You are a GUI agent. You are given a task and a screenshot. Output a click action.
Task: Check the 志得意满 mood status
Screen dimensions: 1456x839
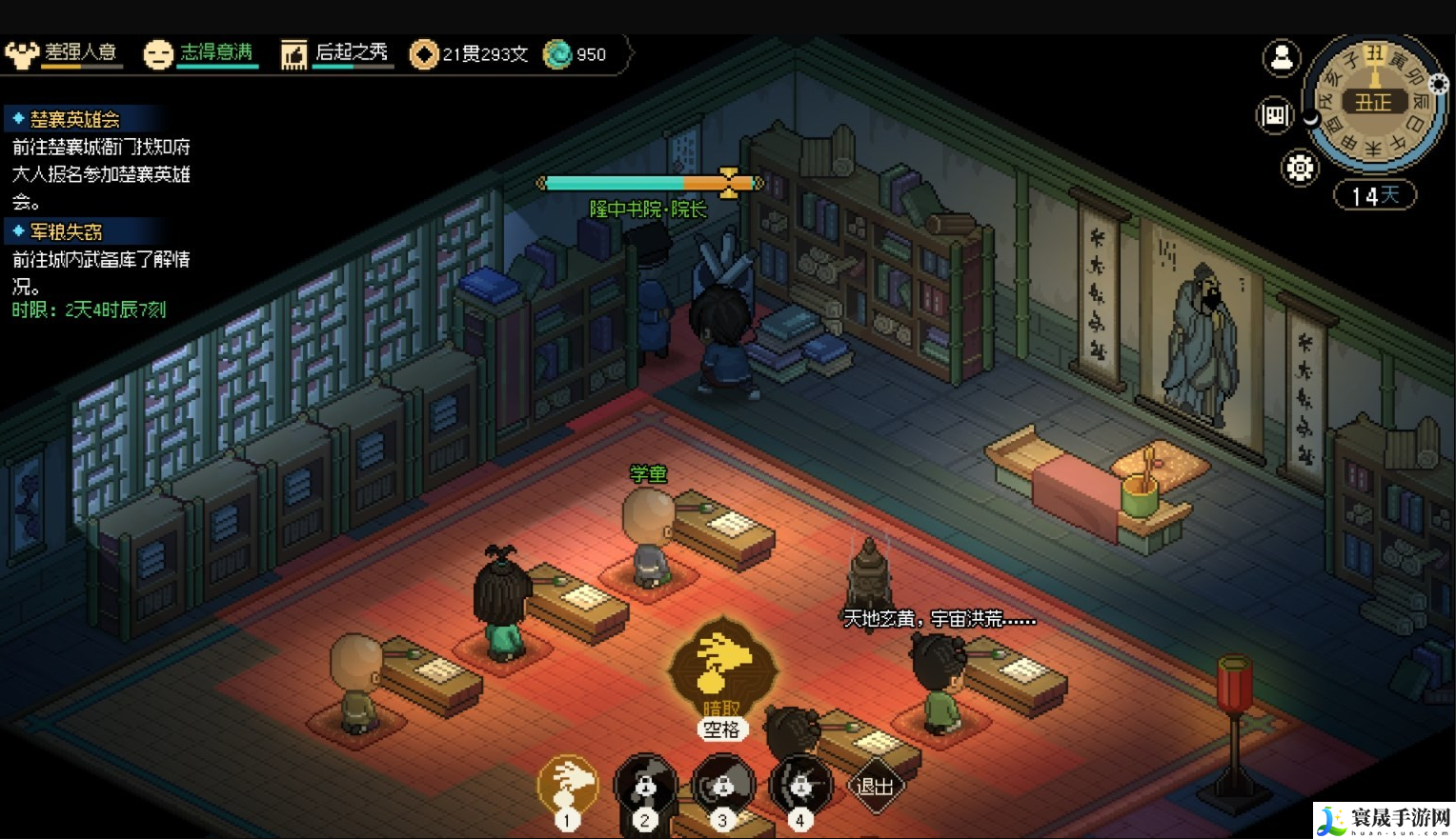(200, 53)
